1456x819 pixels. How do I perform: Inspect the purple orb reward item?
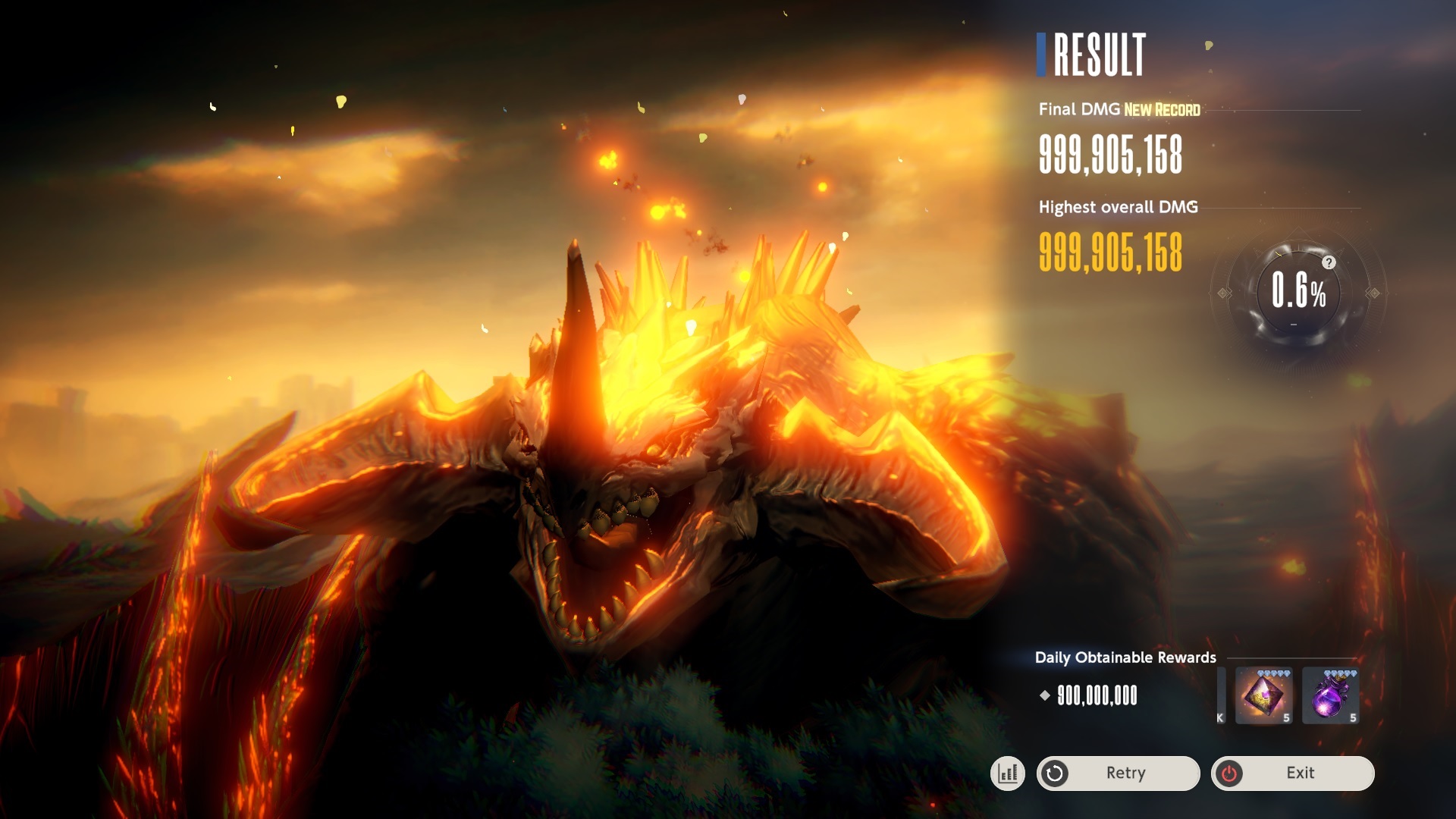click(x=1330, y=695)
